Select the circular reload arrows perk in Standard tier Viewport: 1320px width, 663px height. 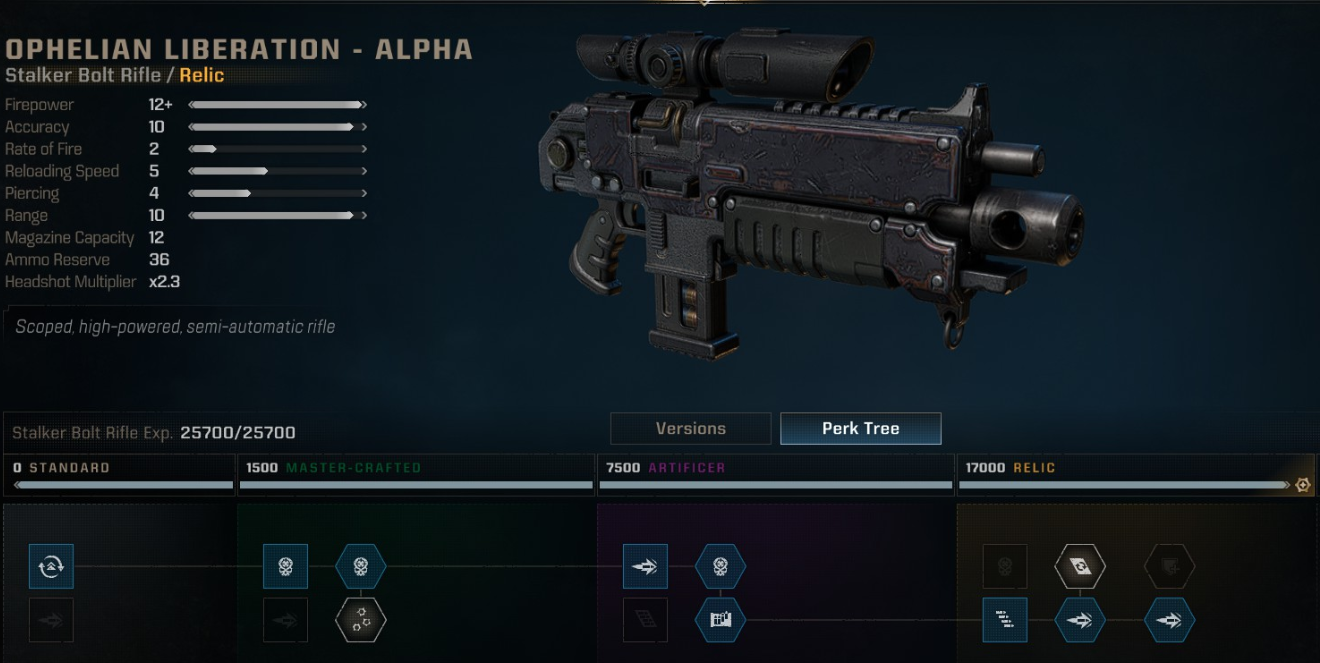(51, 567)
